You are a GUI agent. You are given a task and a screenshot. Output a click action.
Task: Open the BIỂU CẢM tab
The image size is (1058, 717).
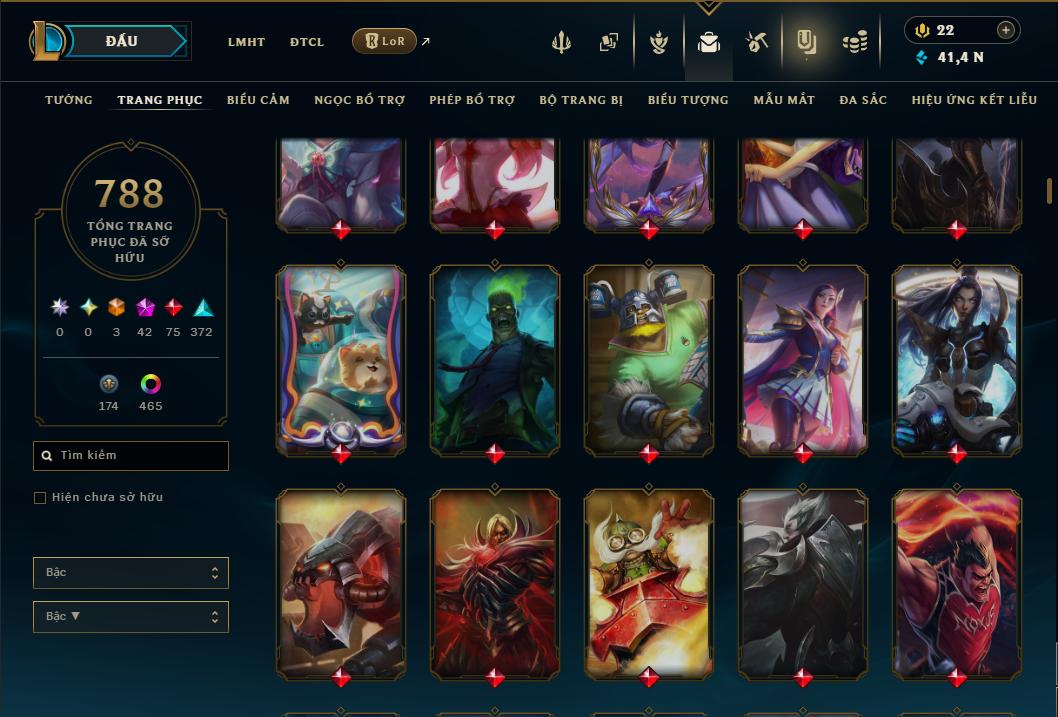click(x=258, y=100)
